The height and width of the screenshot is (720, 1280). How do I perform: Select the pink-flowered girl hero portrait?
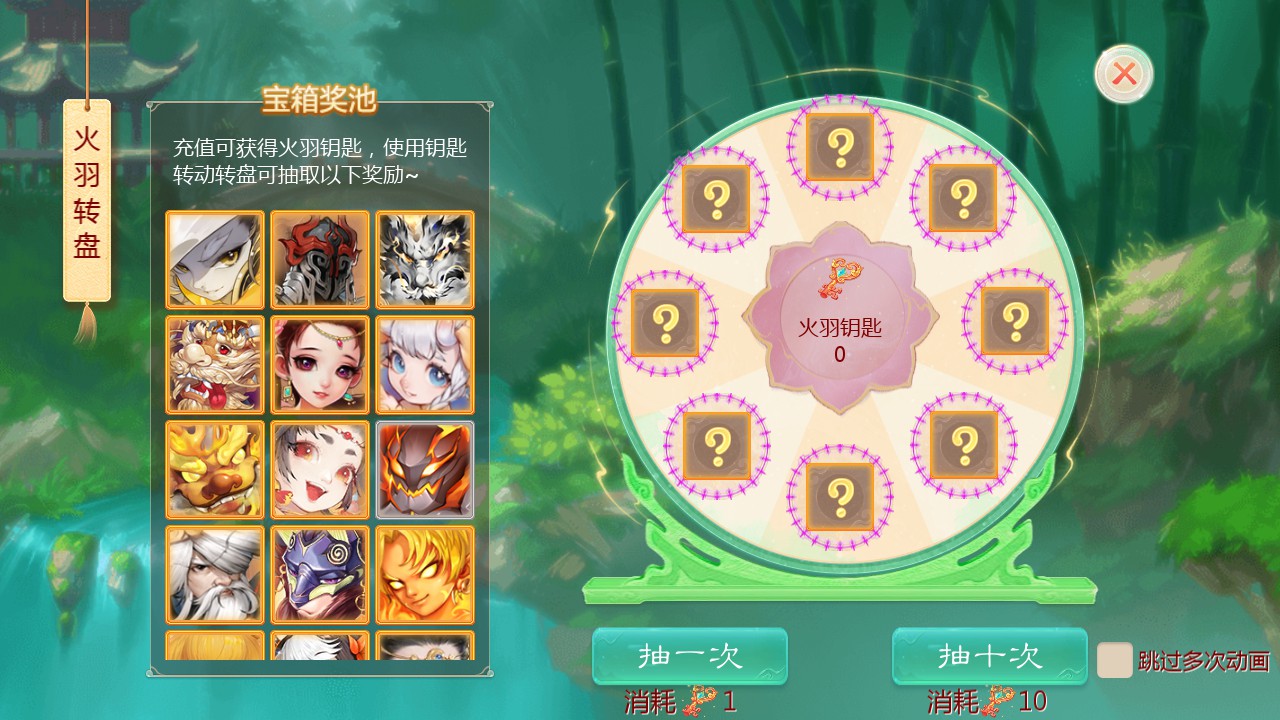point(319,364)
